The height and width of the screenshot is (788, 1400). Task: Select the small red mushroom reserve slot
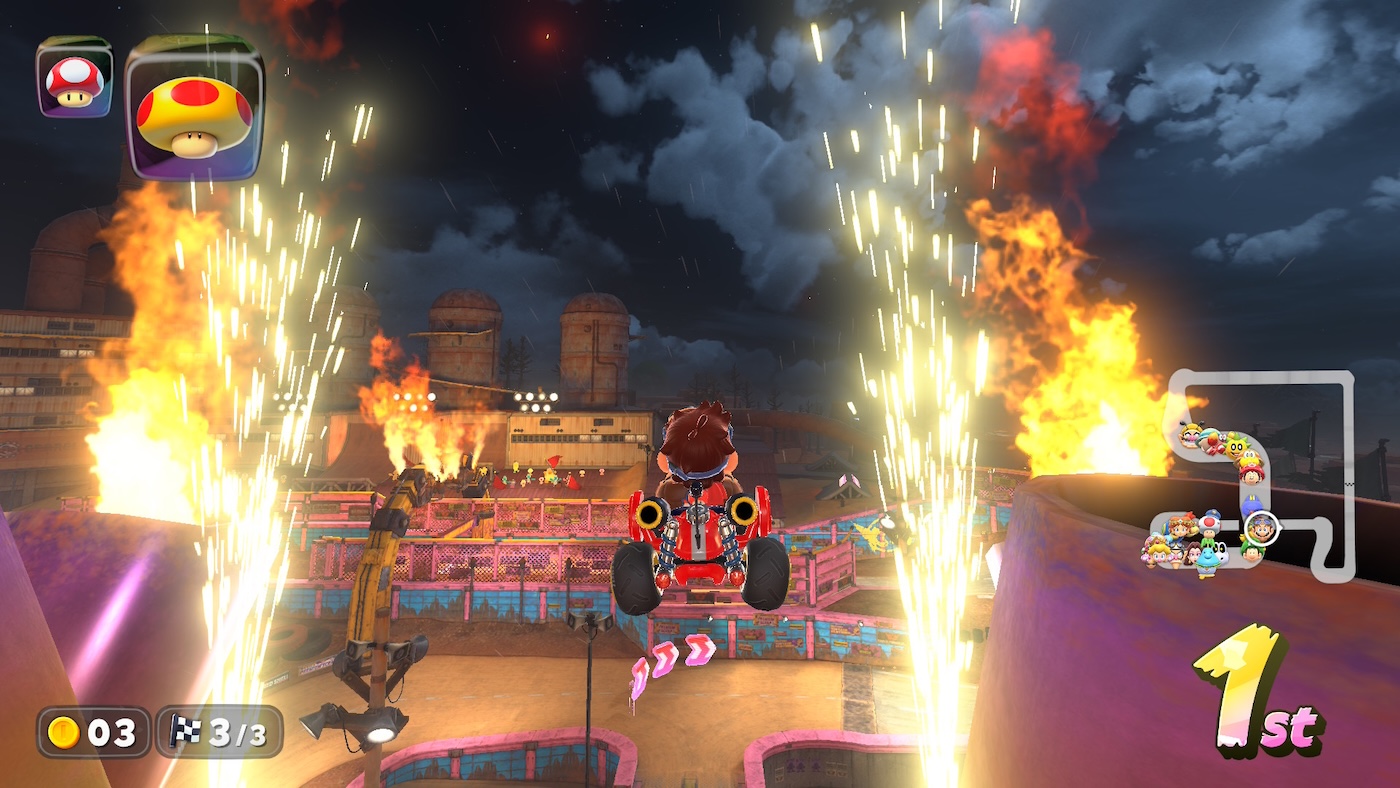[74, 79]
